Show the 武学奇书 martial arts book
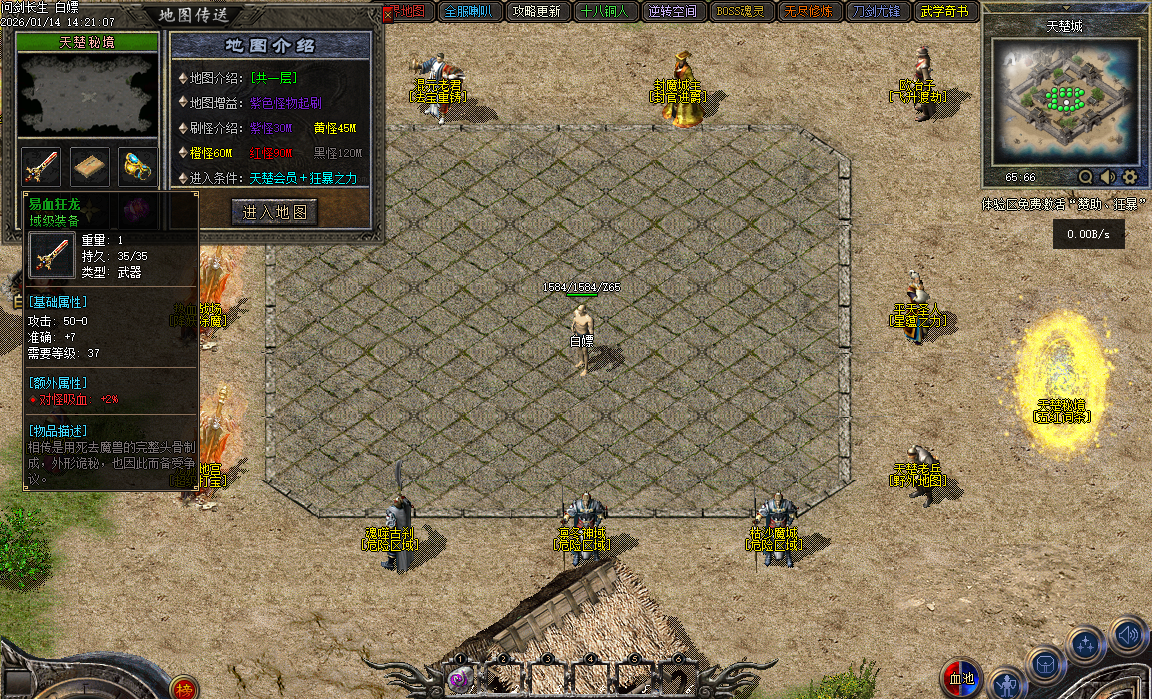This screenshot has width=1152, height=699. [x=945, y=12]
